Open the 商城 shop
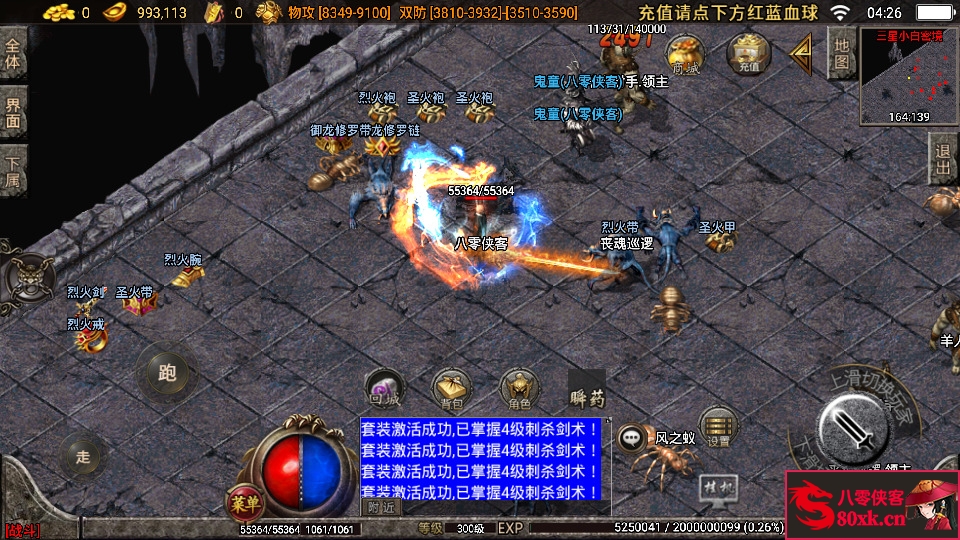Viewport: 960px width, 540px height. coord(686,53)
